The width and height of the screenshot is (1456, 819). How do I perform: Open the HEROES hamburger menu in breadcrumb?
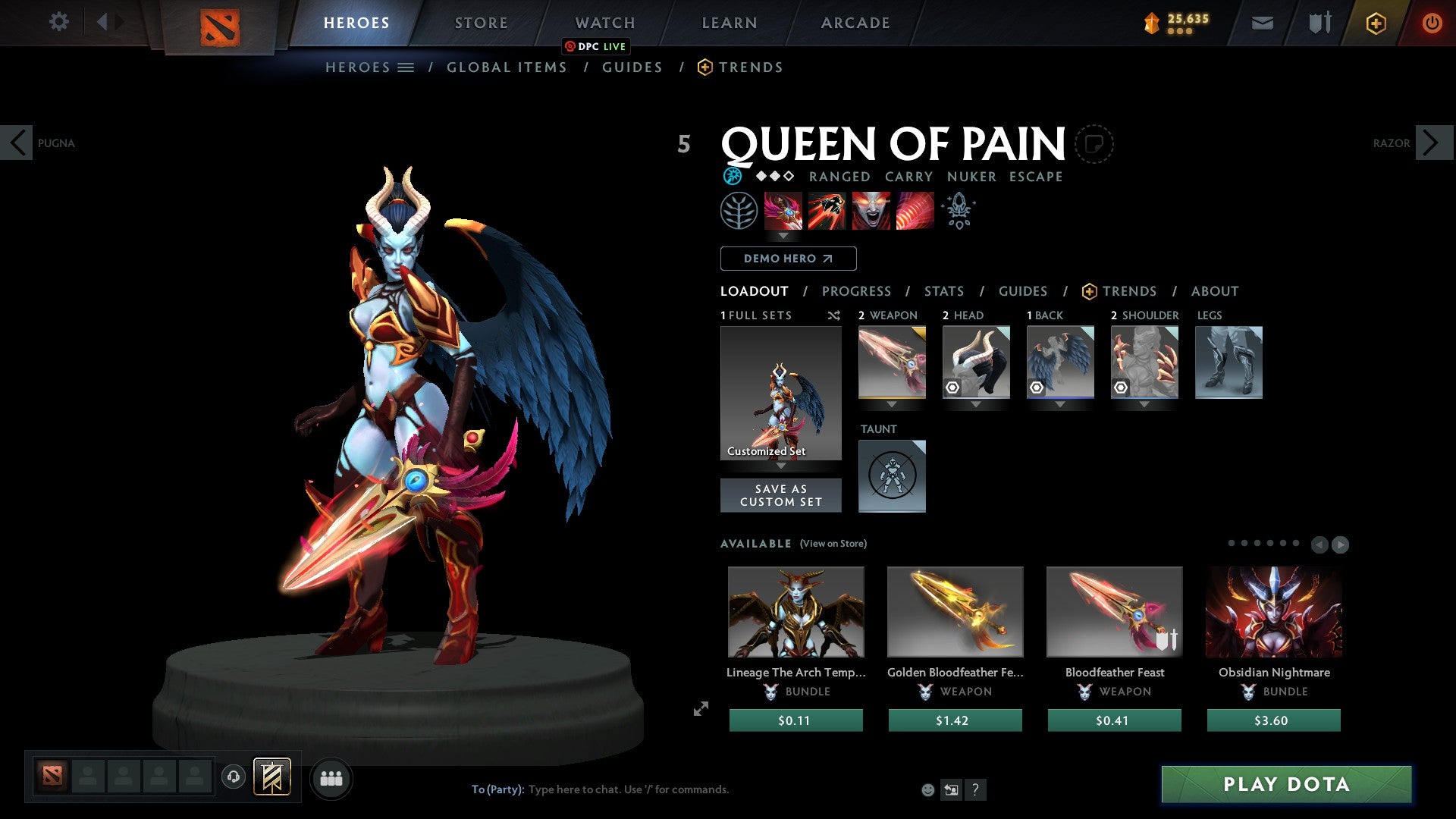(x=406, y=67)
